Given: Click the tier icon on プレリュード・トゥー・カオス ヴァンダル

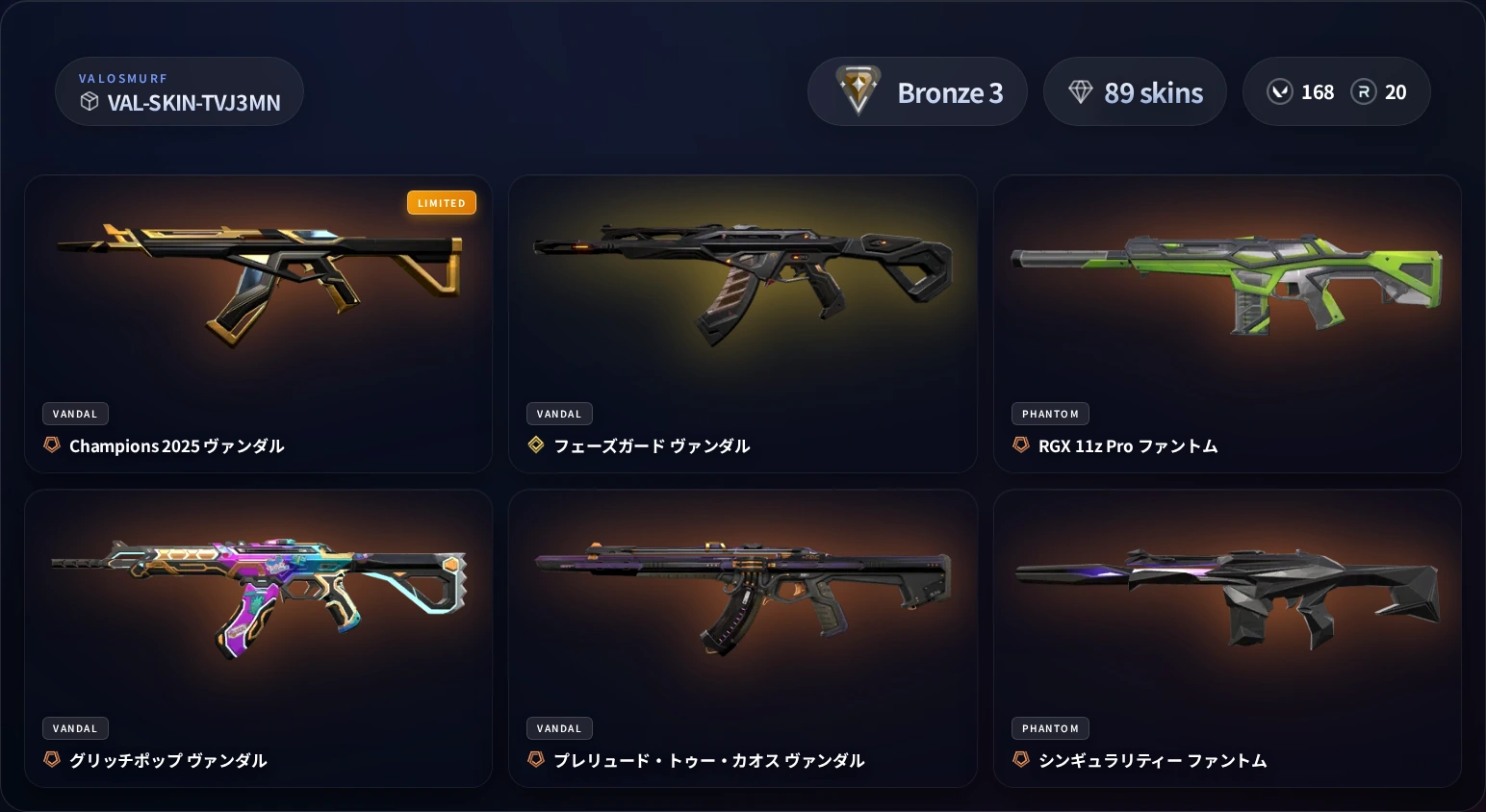Looking at the screenshot, I should tap(536, 759).
